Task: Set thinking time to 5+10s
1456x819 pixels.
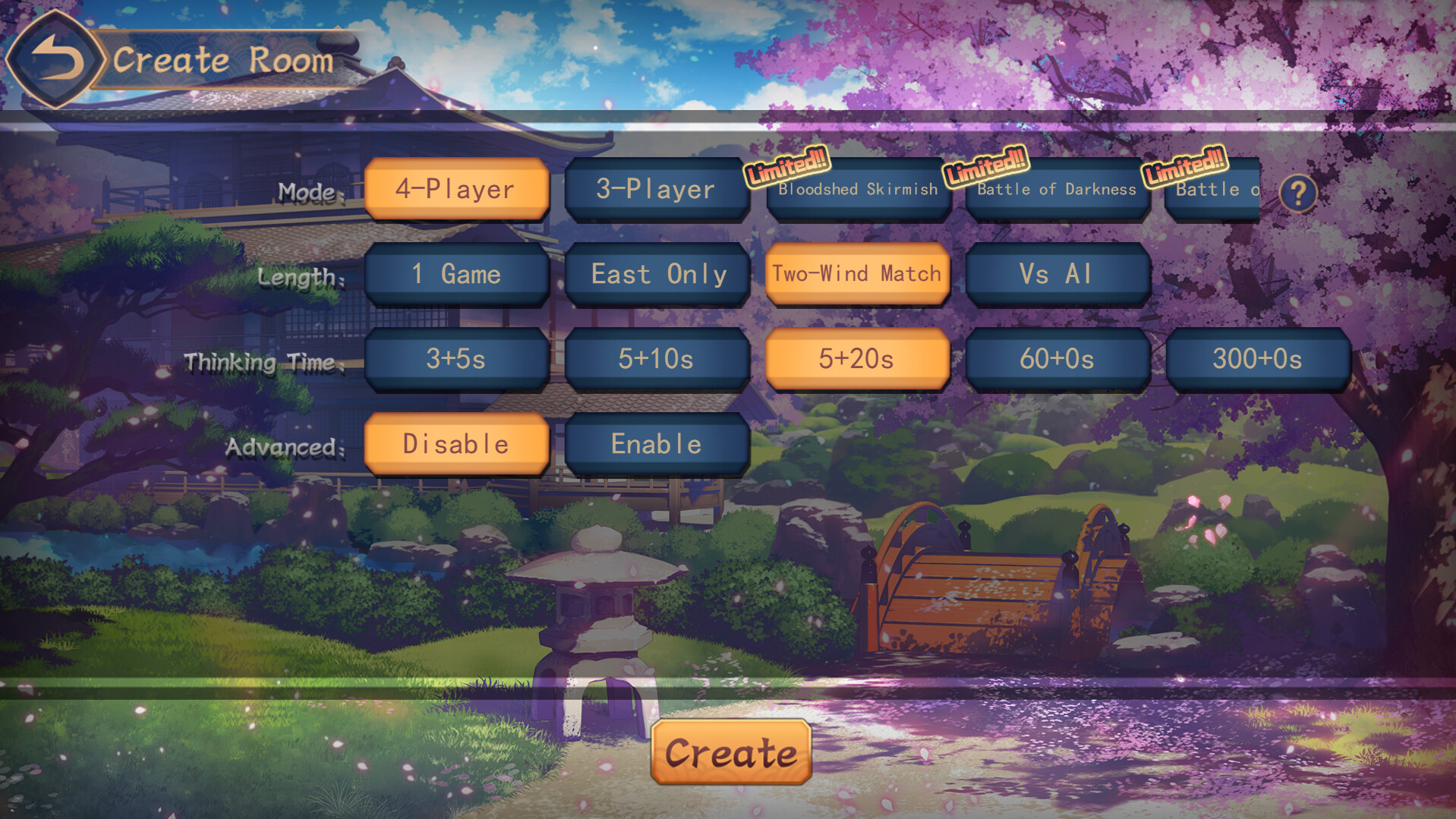Action: (x=656, y=359)
